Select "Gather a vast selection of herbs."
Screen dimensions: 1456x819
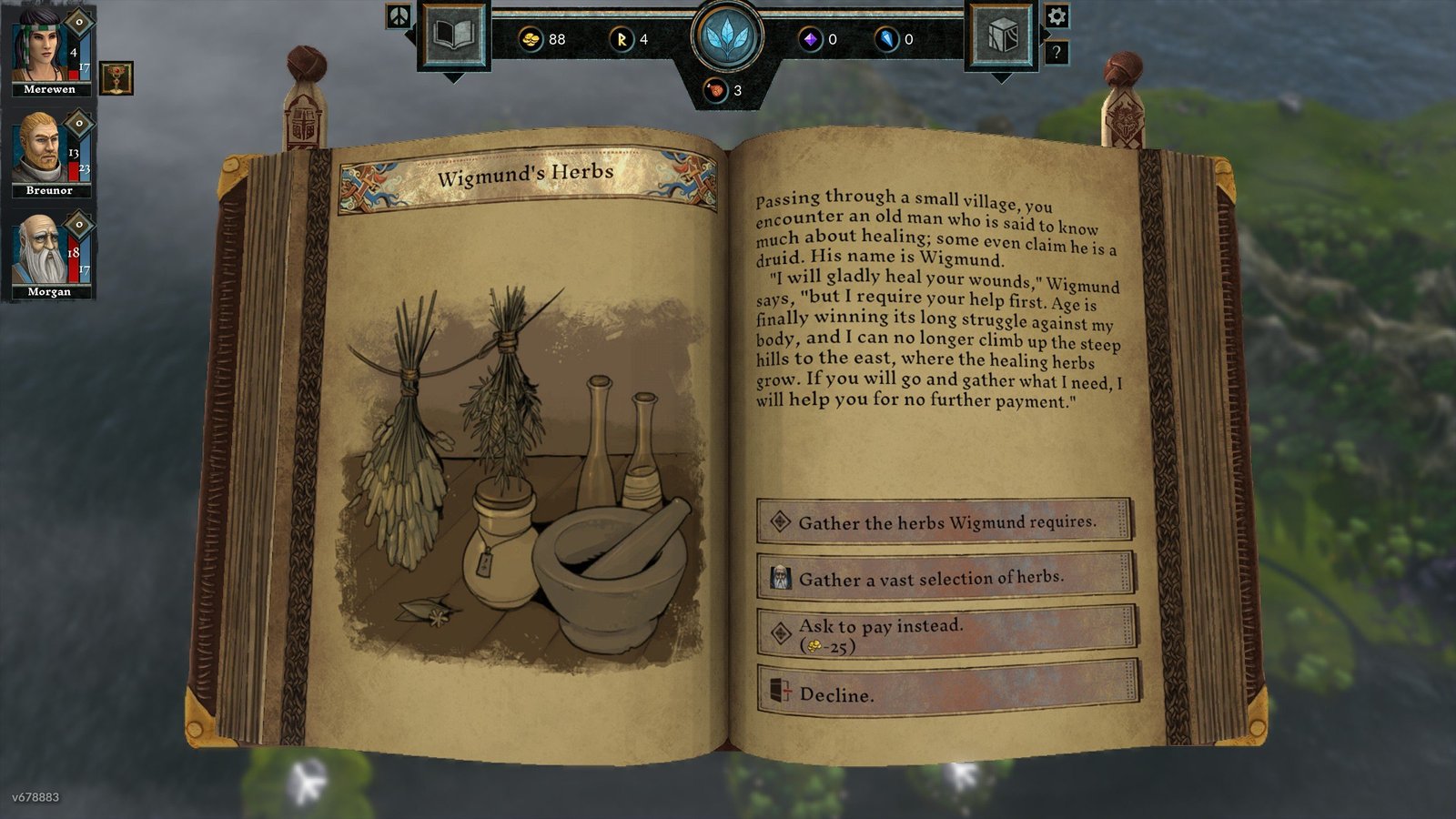click(945, 578)
